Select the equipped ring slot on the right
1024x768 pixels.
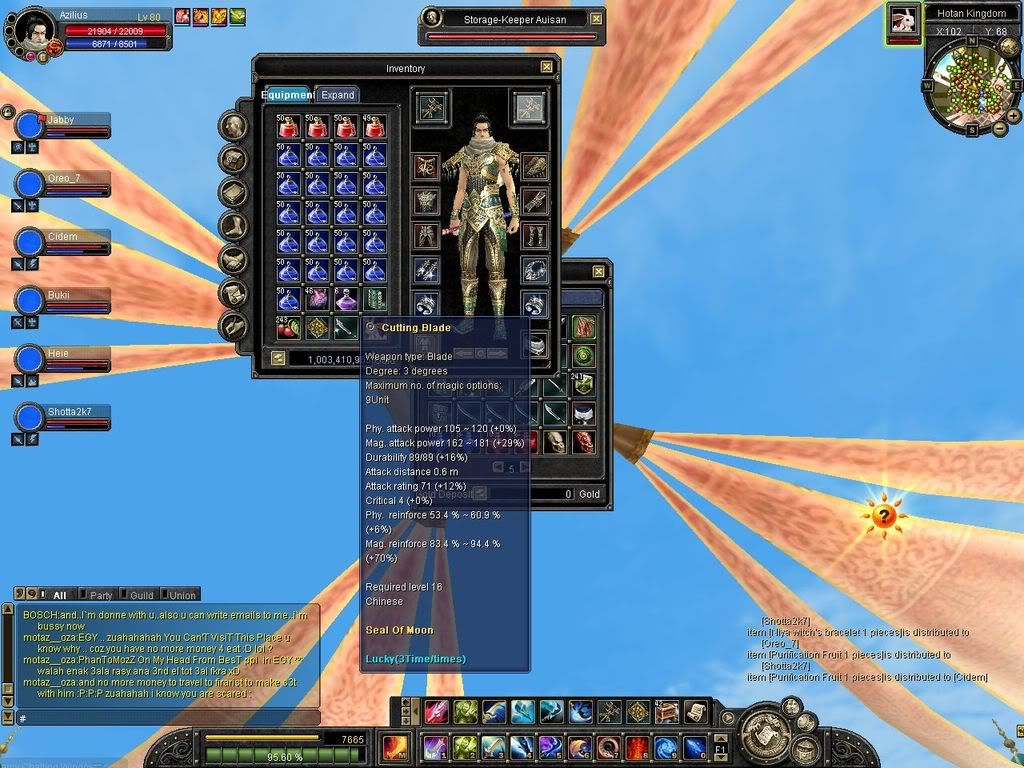534,304
